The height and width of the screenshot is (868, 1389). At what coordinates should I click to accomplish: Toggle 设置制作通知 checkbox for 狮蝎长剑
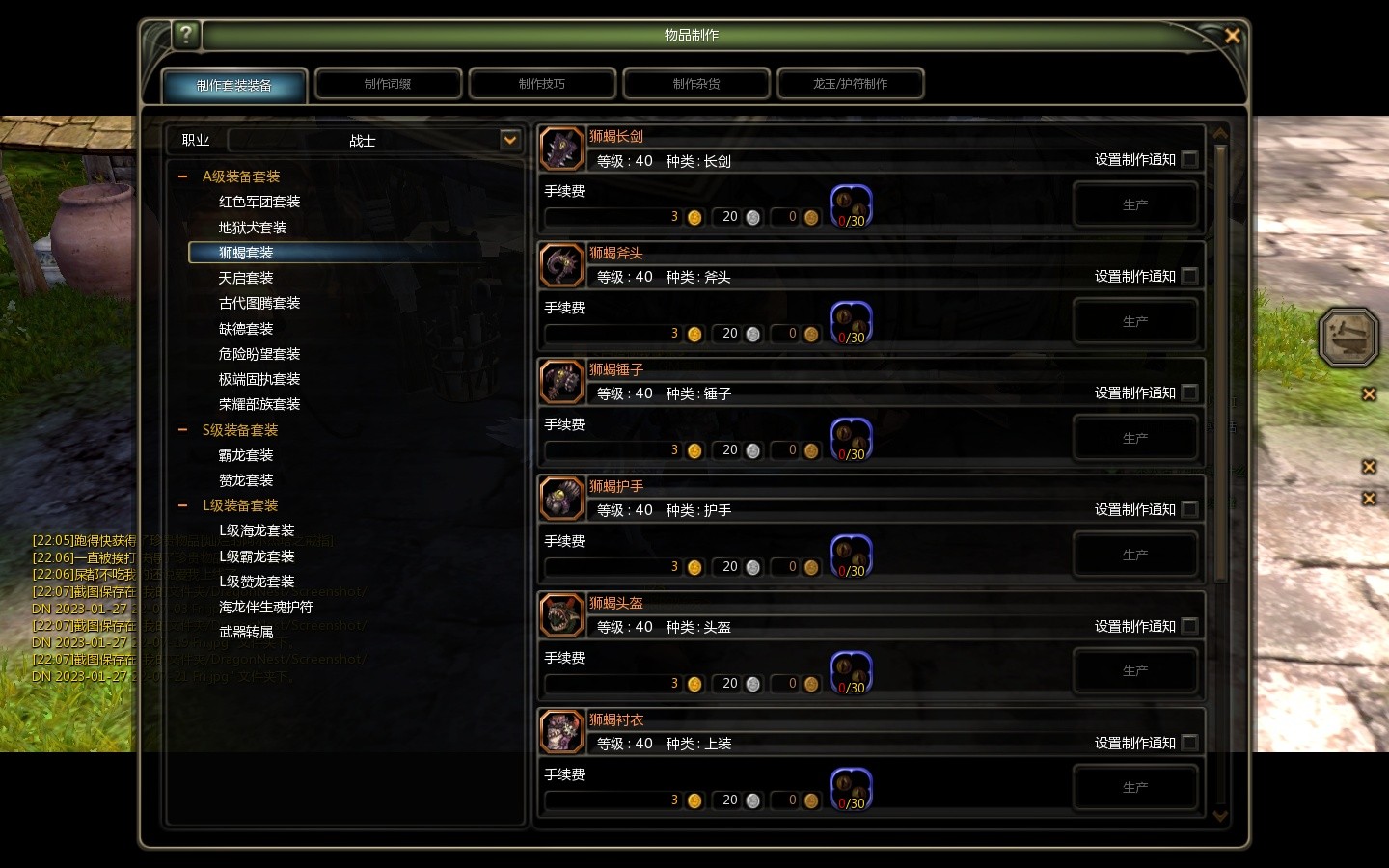(1189, 160)
